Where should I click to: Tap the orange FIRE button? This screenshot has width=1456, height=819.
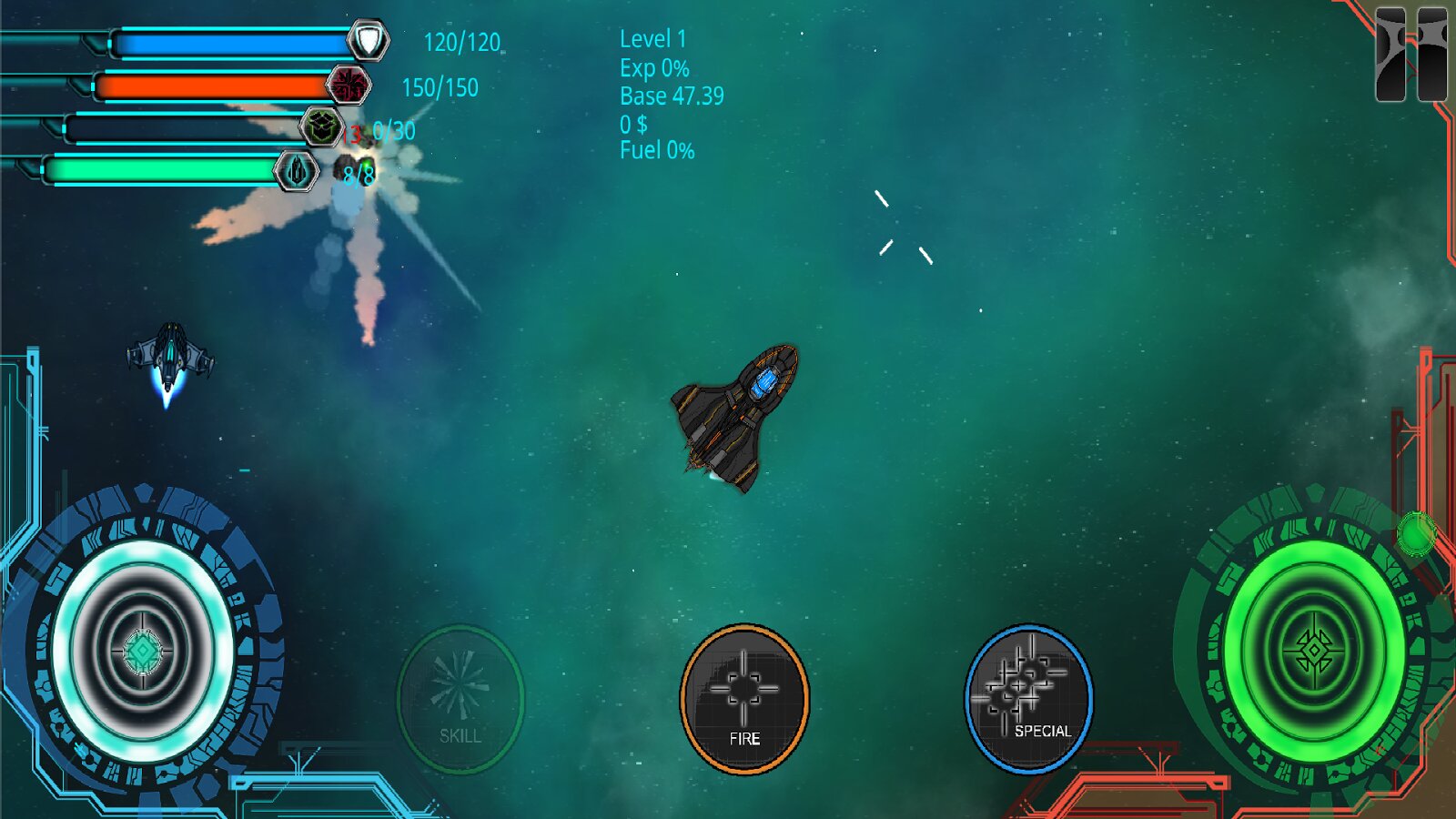tap(744, 699)
